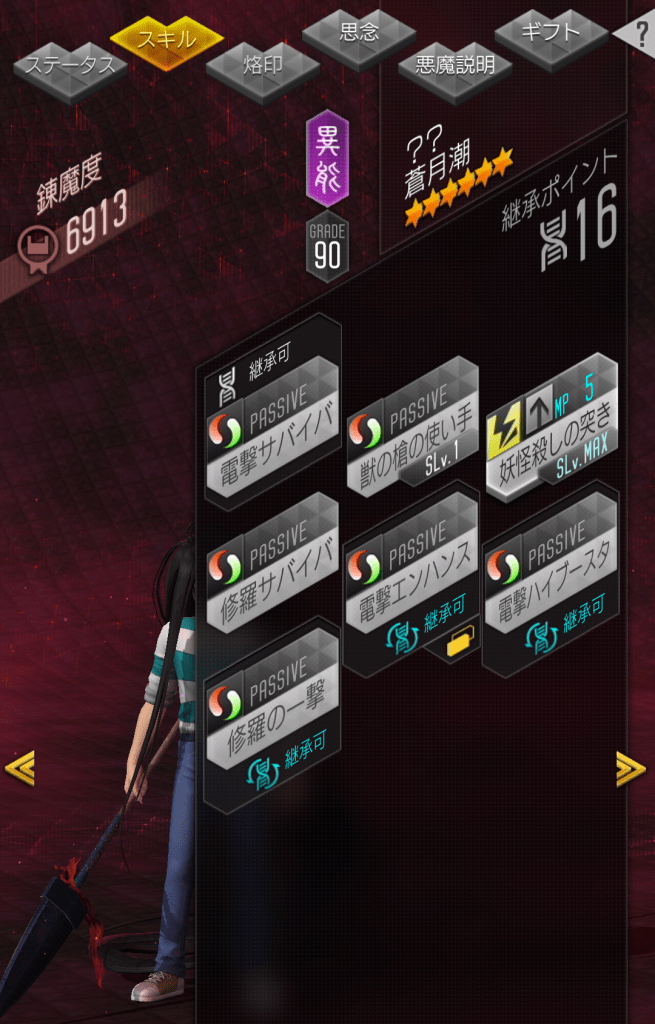The image size is (655, 1024).
Task: Switch to the ギフト tab
Action: point(551,33)
